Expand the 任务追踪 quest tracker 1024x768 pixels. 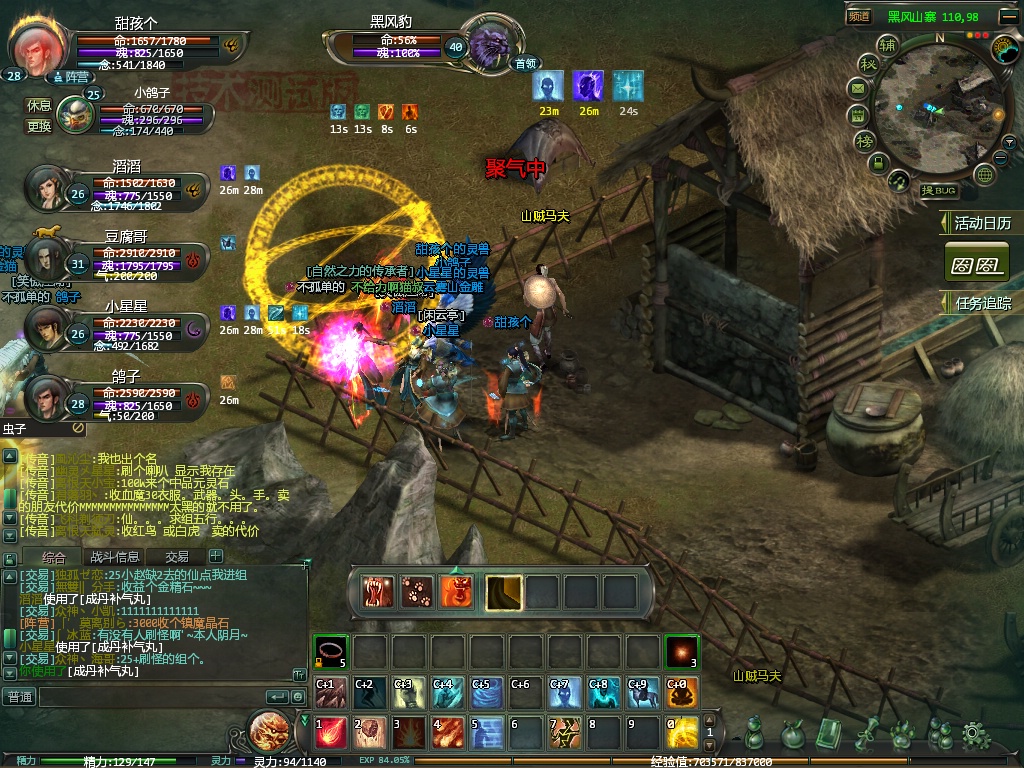(x=981, y=302)
